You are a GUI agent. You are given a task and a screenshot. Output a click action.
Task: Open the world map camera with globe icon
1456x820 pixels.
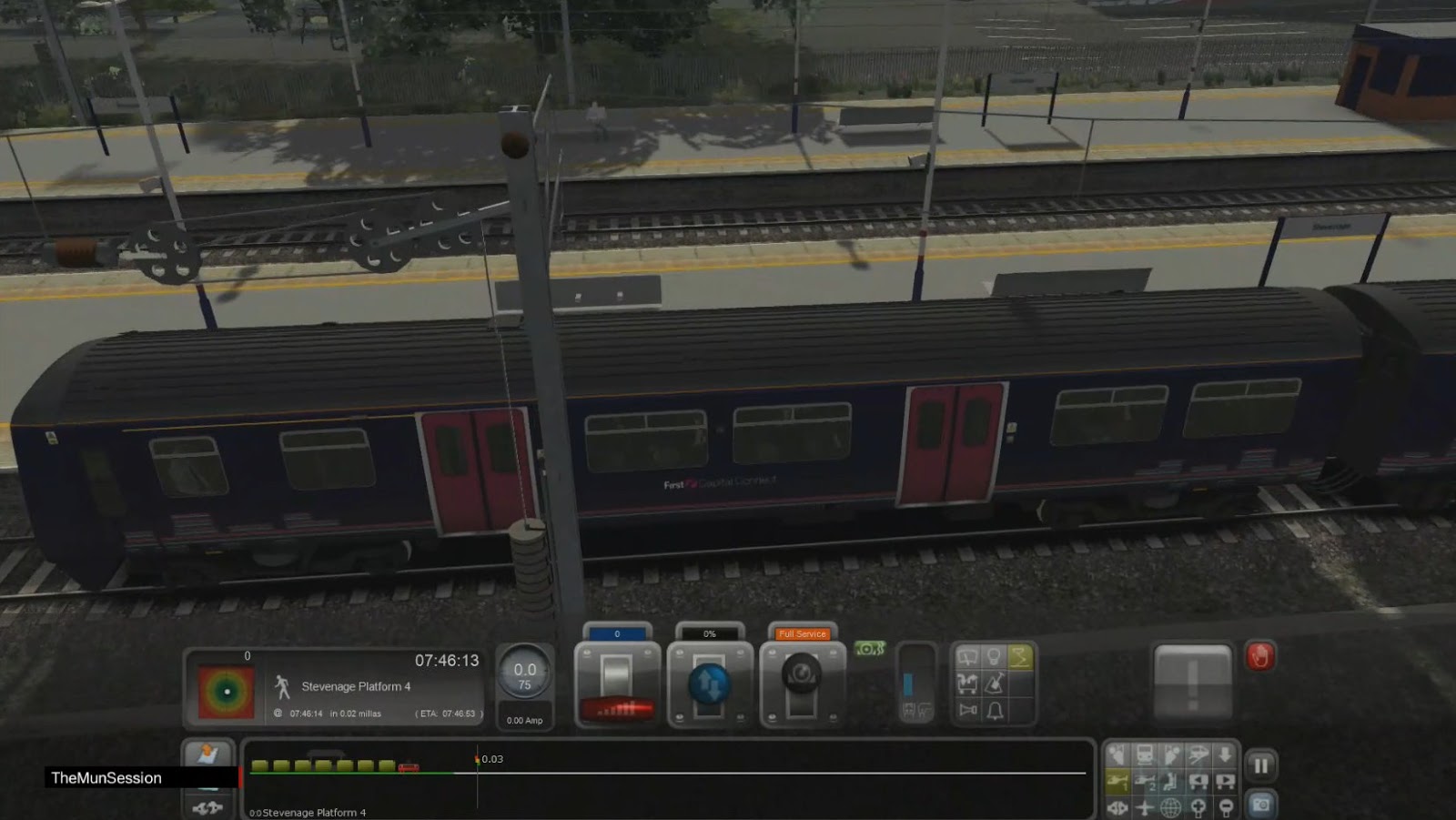pyautogui.click(x=1172, y=806)
